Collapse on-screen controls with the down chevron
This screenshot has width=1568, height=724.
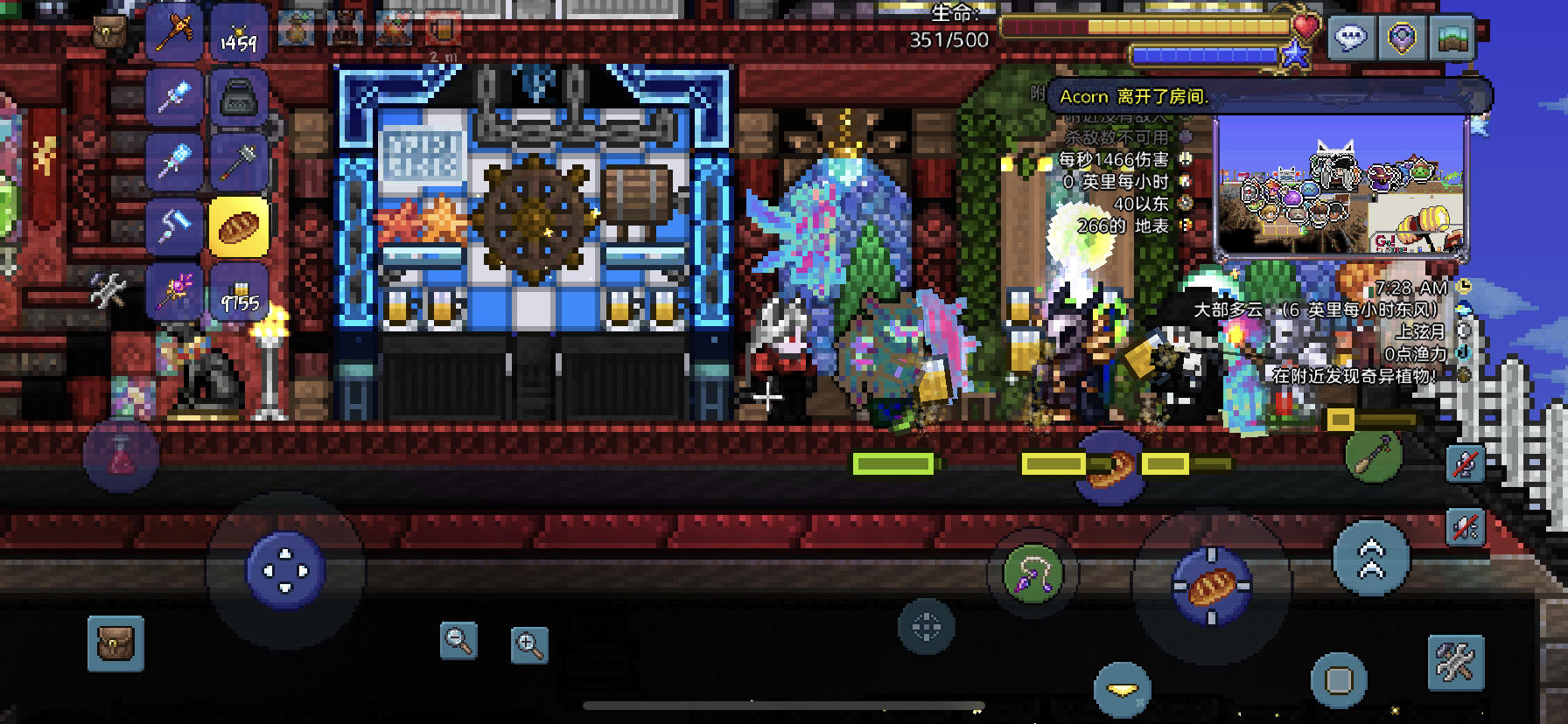[1121, 689]
